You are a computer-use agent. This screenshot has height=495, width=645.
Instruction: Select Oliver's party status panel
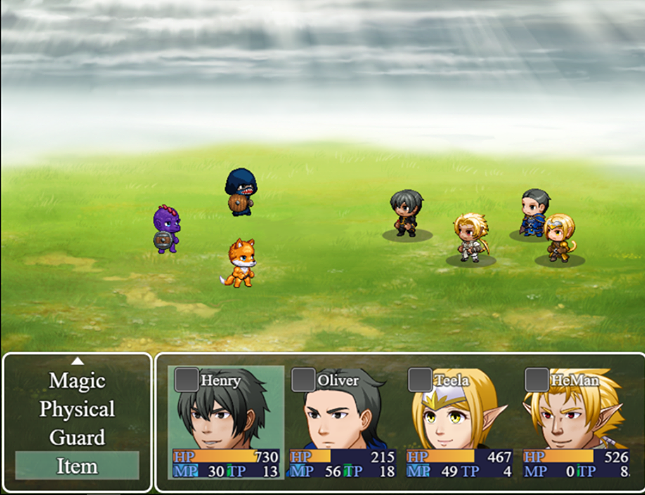tap(342, 422)
